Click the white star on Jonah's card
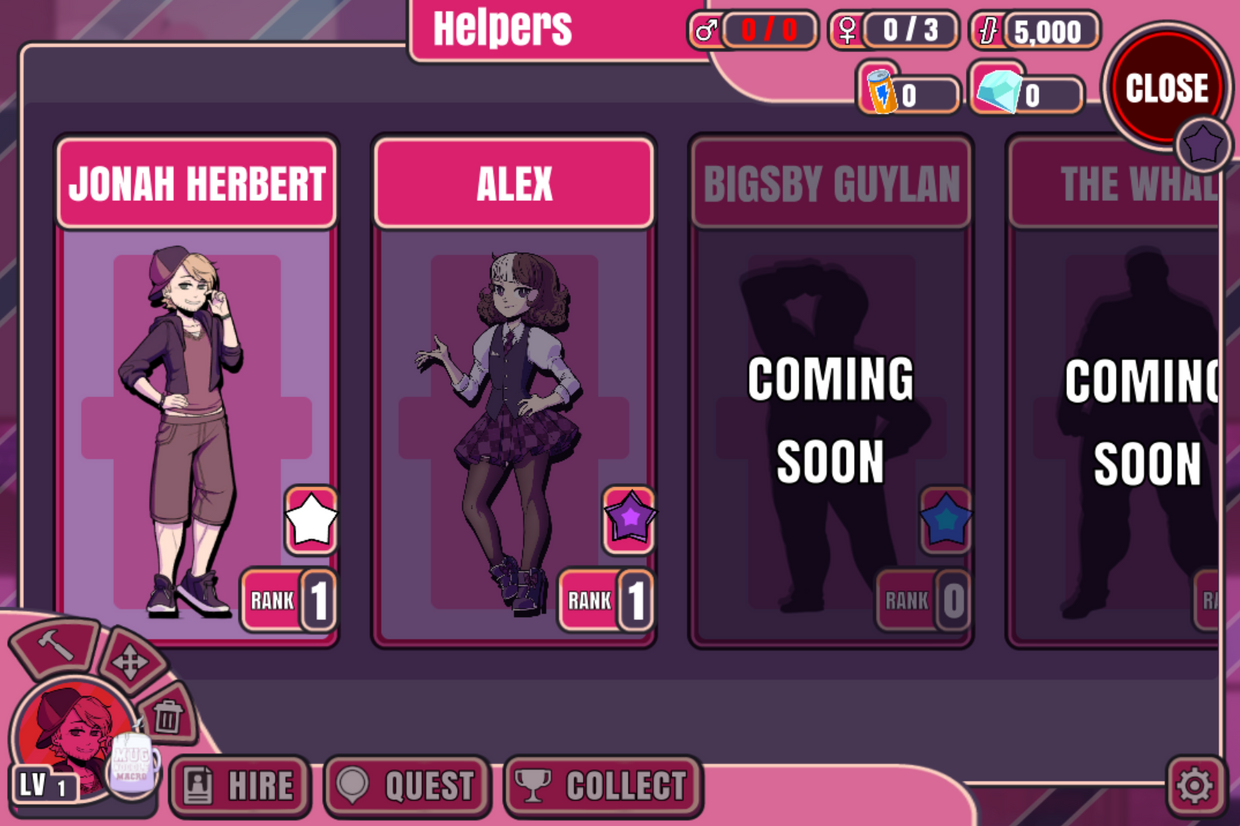Viewport: 1240px width, 826px height. click(311, 520)
